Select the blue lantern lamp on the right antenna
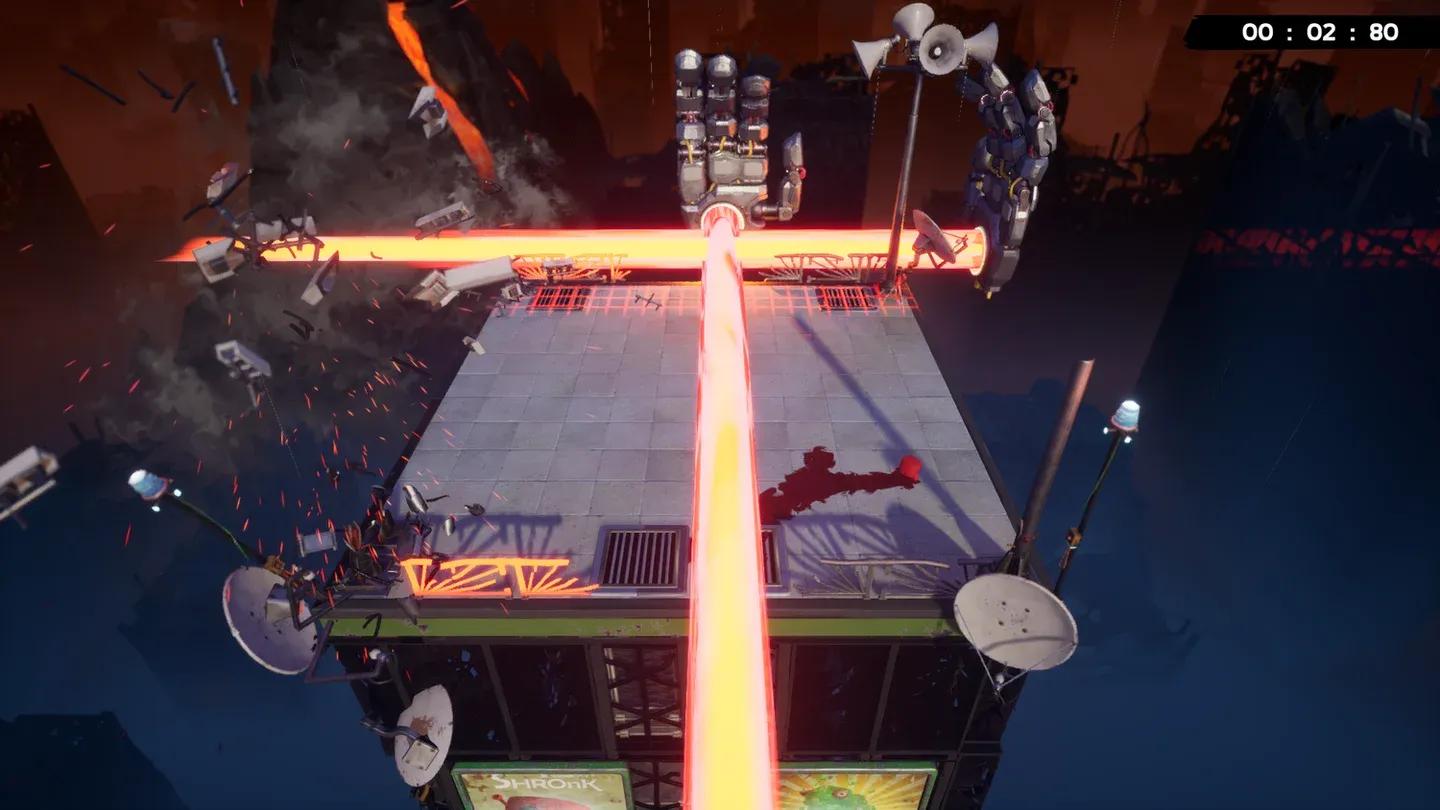Viewport: 1440px width, 810px height. (x=1125, y=415)
